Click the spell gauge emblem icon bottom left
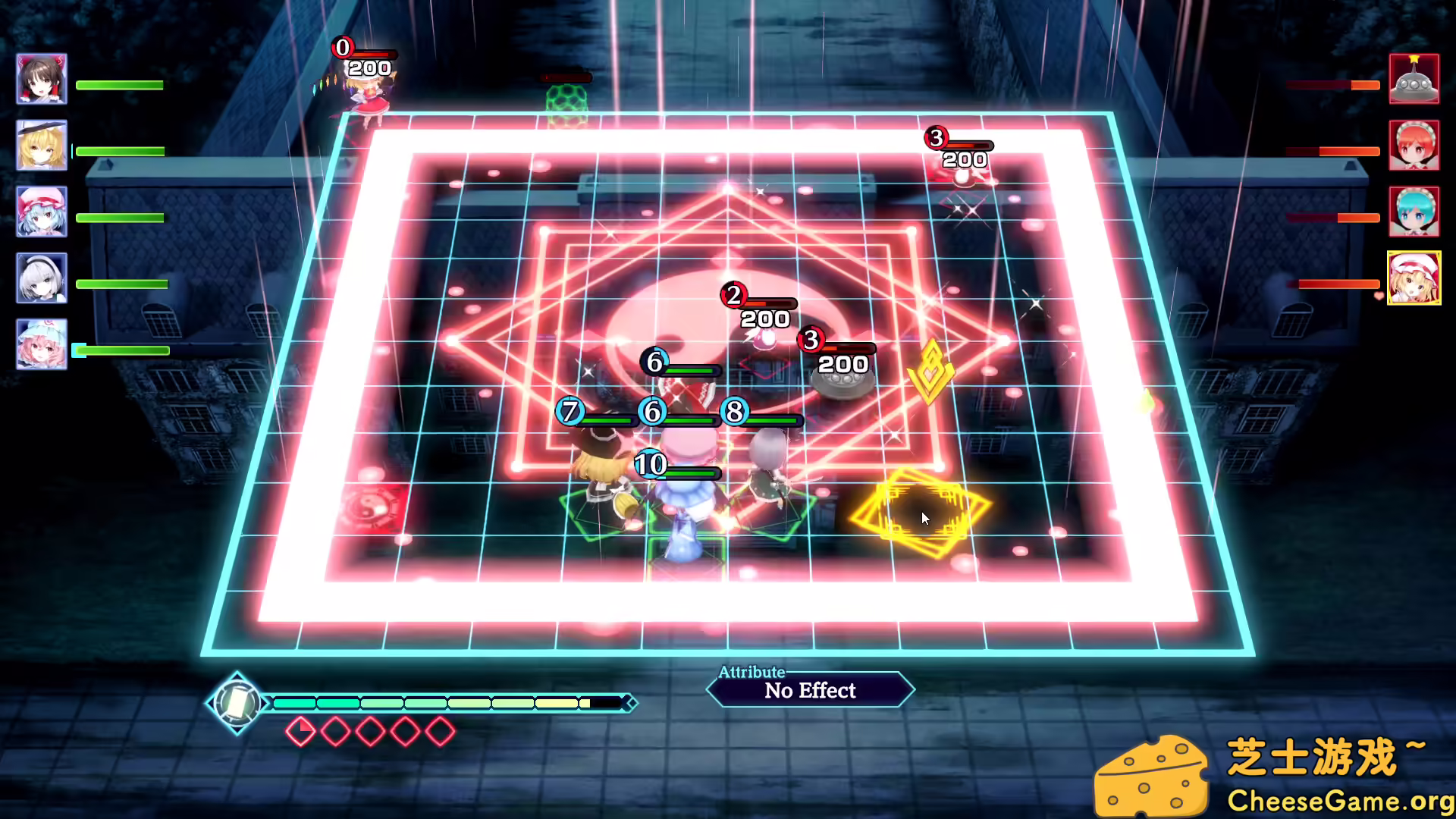Screen dimensions: 1456x819 (x=237, y=703)
